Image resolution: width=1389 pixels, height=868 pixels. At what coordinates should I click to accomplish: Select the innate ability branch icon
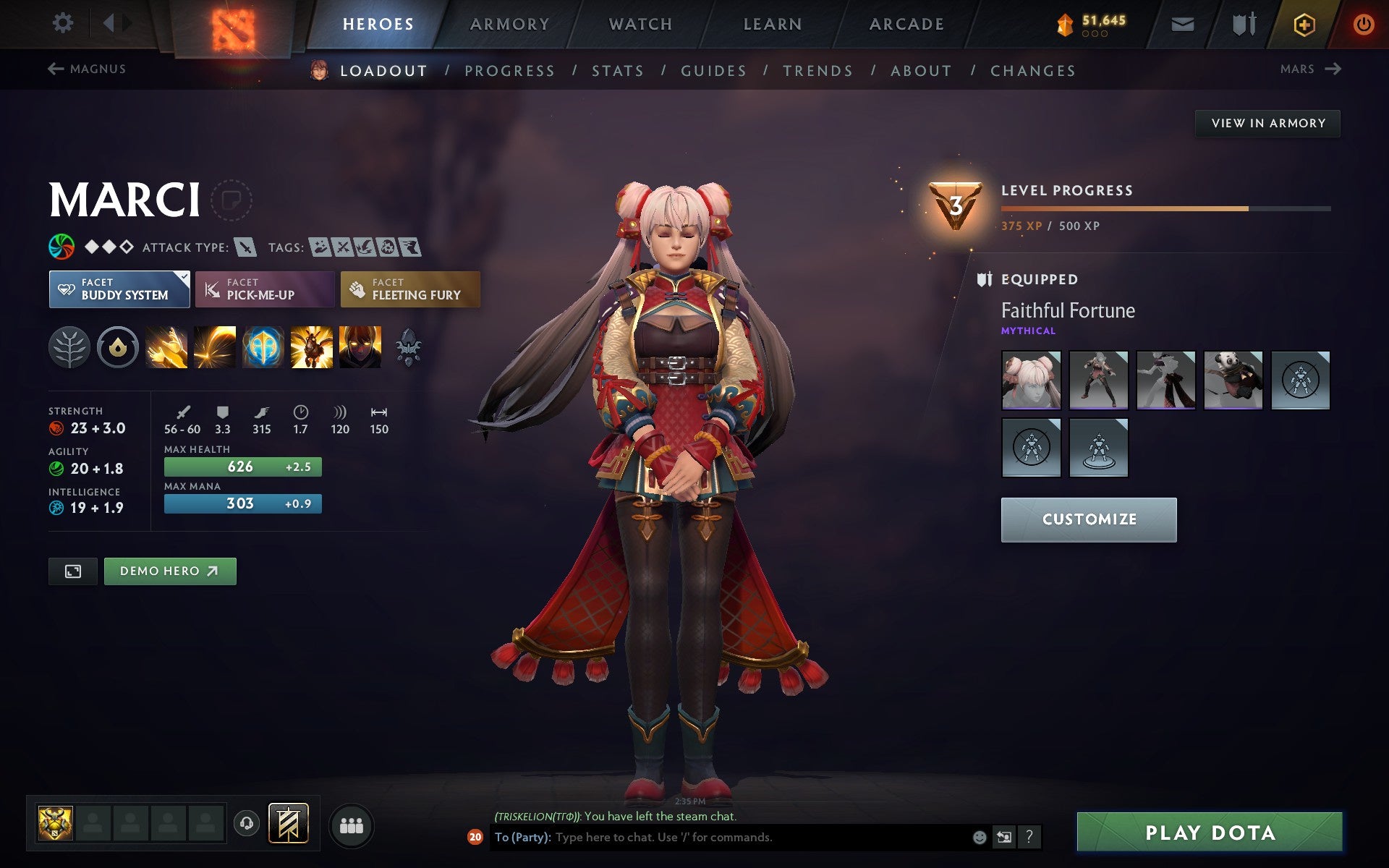(x=69, y=347)
